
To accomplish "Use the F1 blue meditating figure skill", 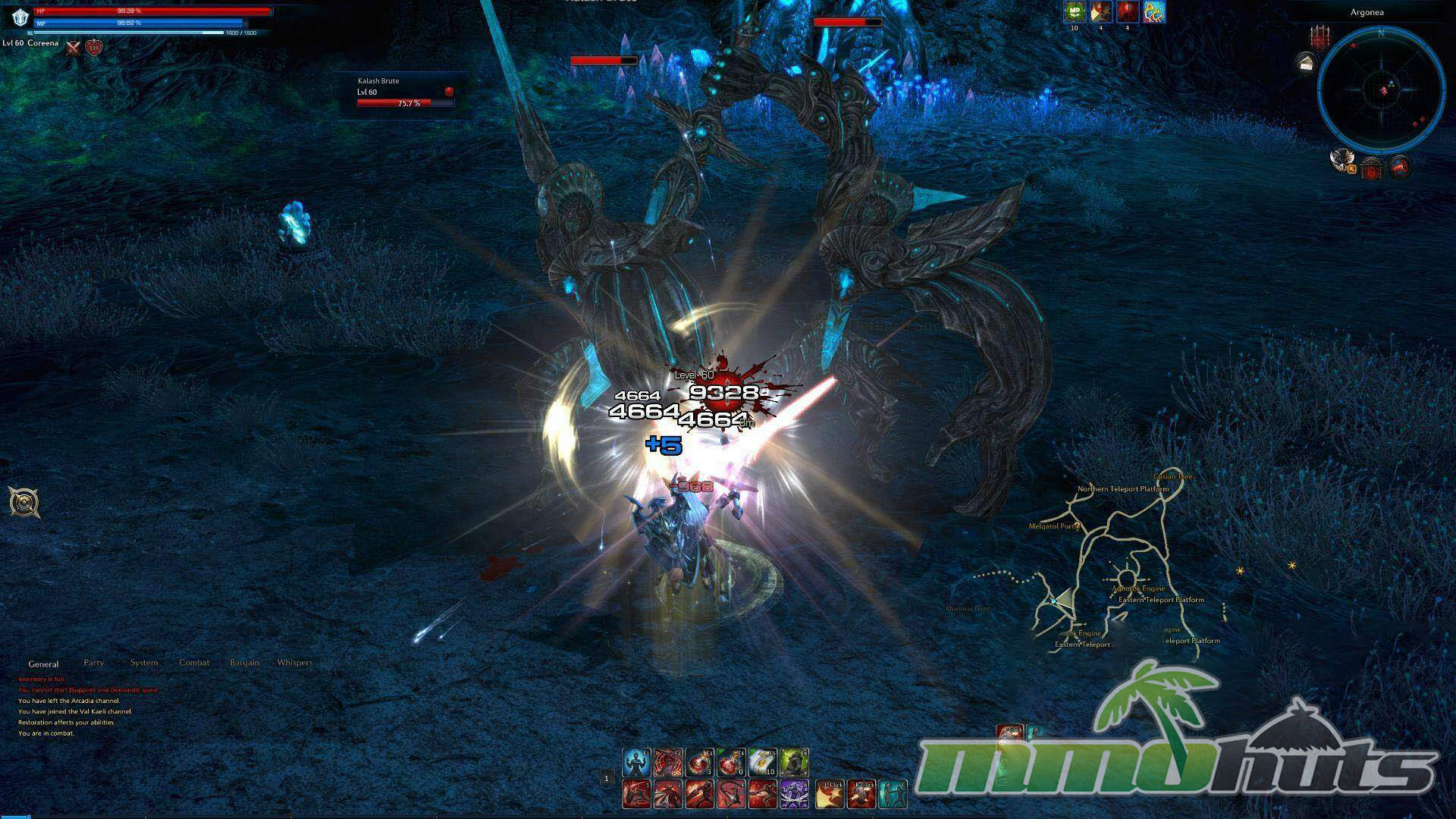I will [636, 763].
